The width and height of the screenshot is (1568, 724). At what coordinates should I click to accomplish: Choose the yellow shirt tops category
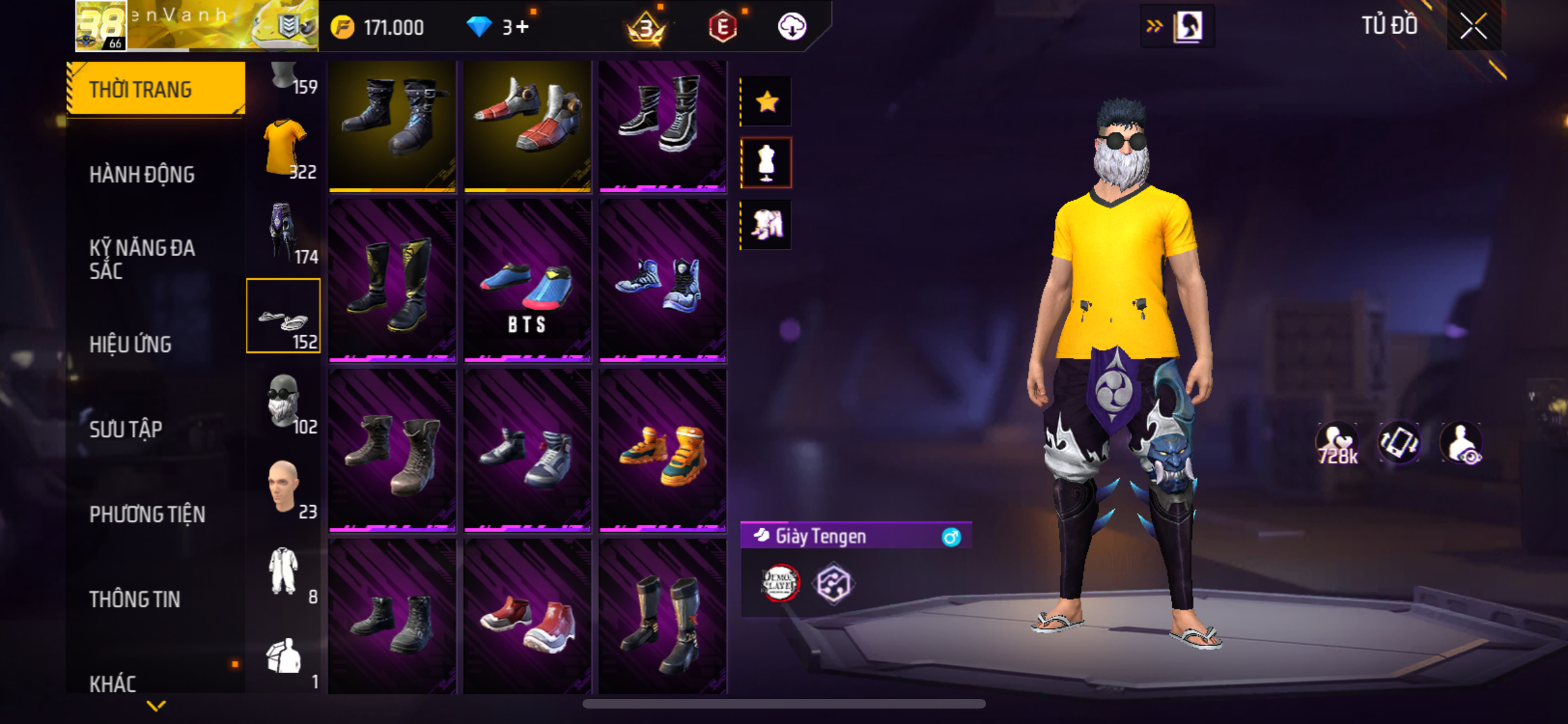[284, 148]
